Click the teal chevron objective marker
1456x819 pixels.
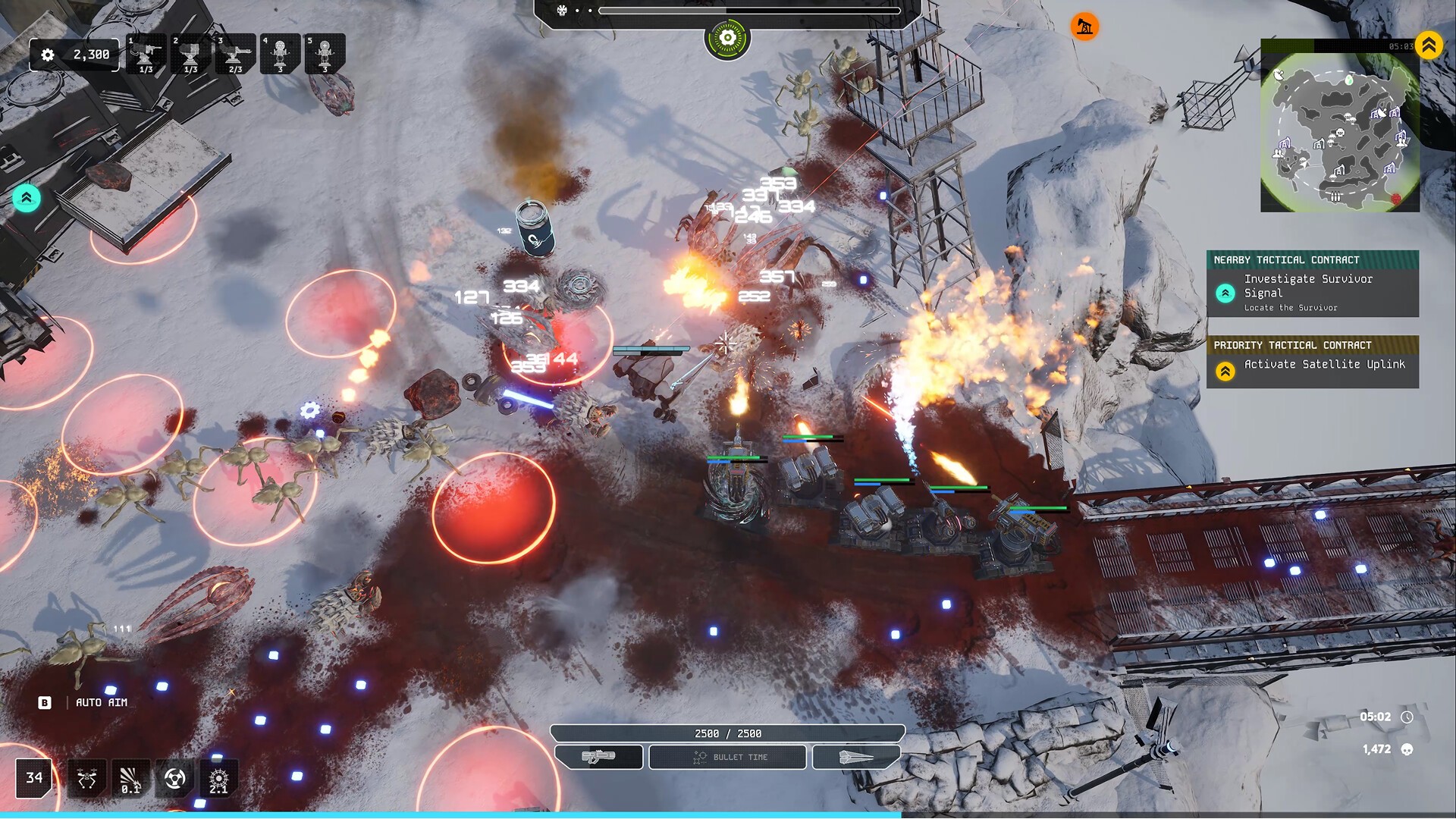click(27, 199)
